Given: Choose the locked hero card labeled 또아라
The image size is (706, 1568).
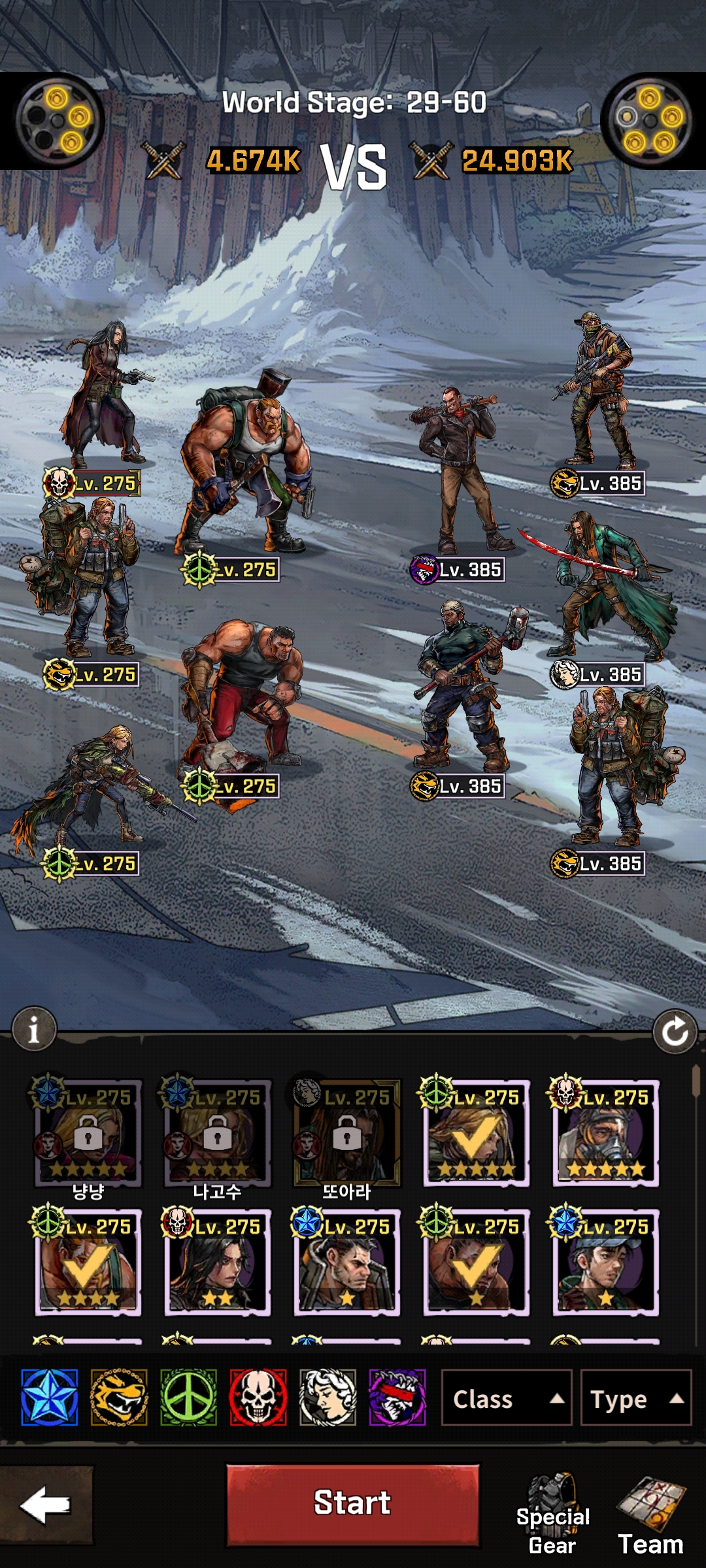Looking at the screenshot, I should pyautogui.click(x=346, y=1134).
